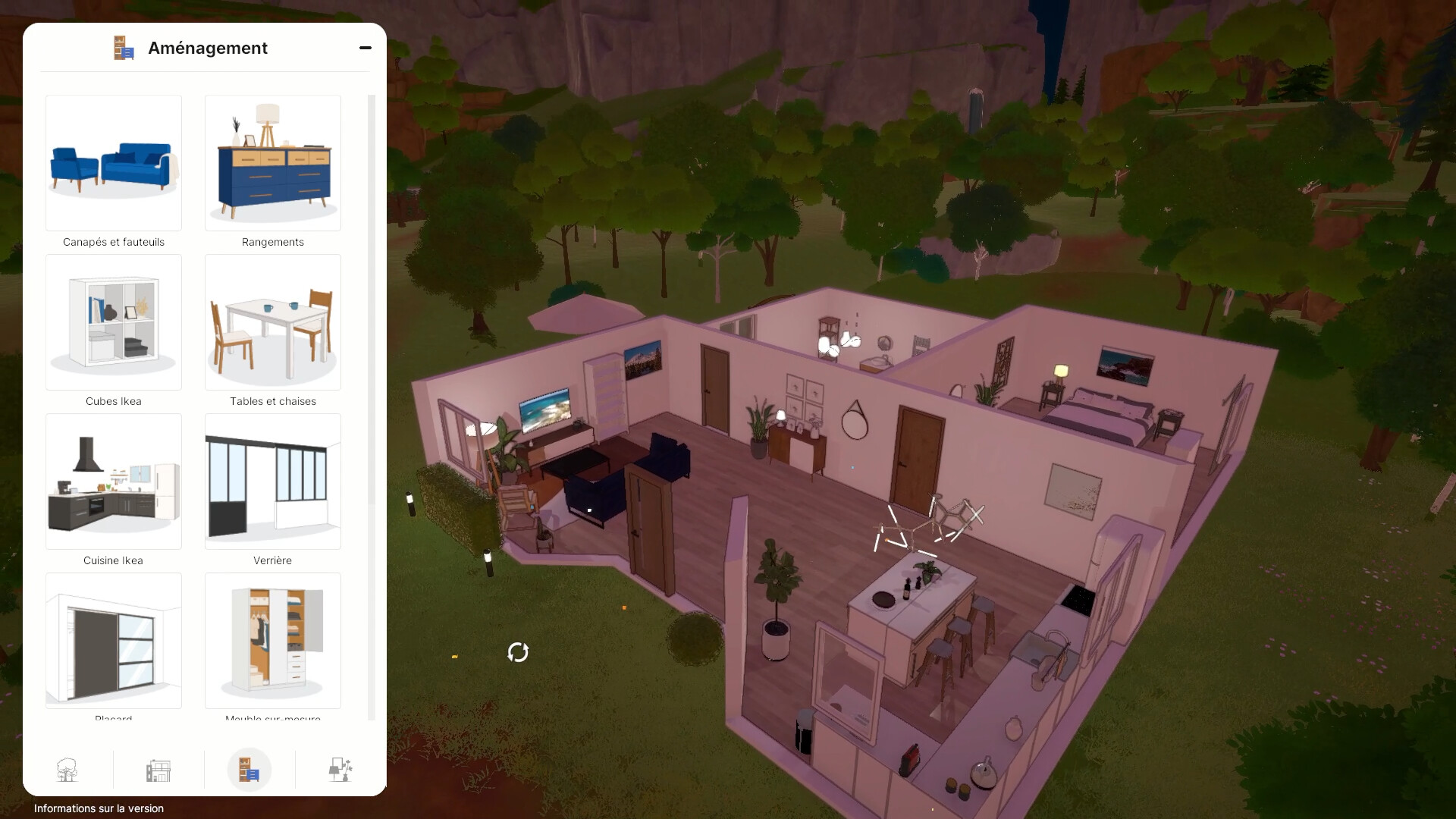Collapse the Aménagement panel with the minus button

366,47
